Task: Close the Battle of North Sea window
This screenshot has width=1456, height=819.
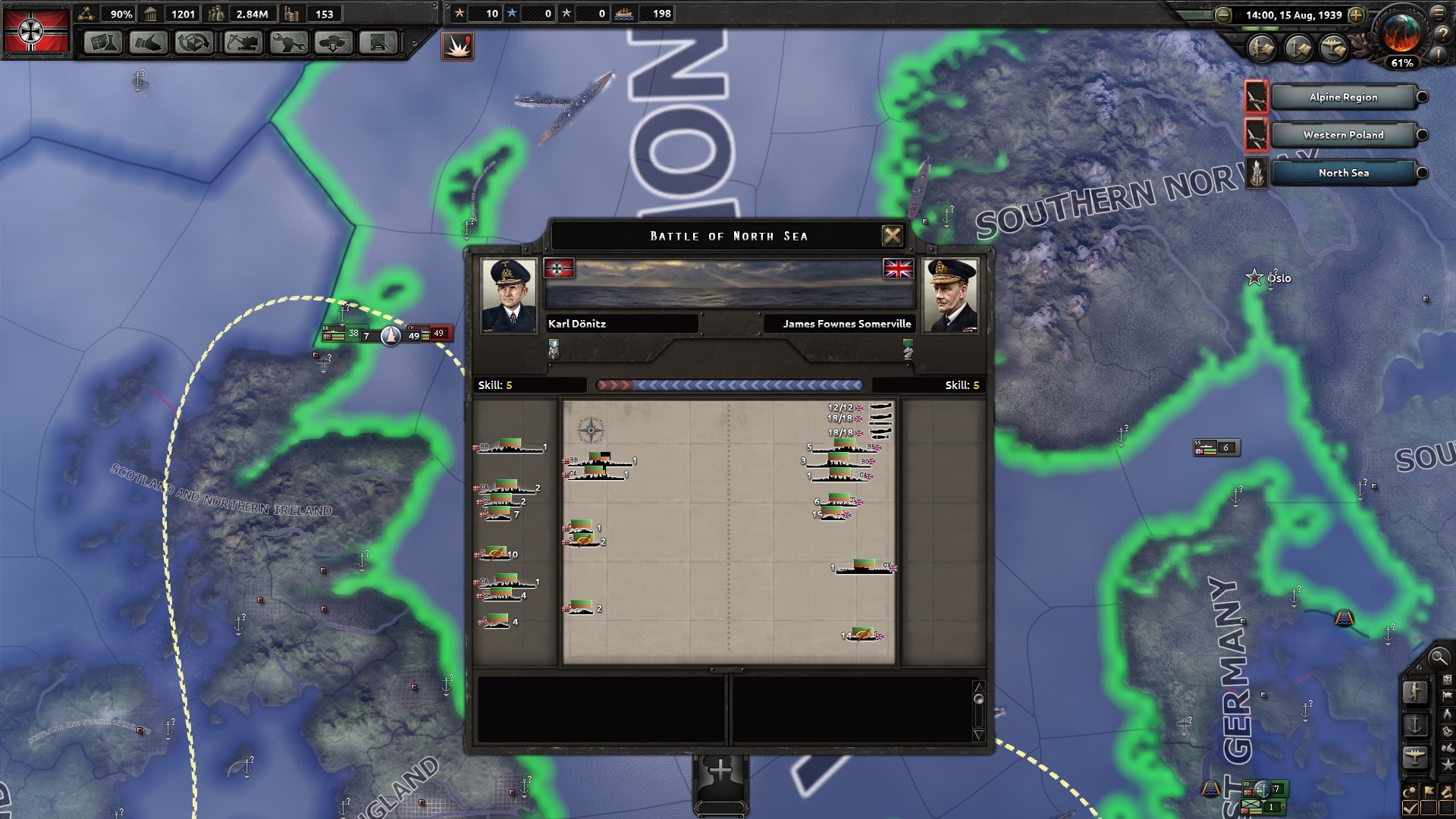Action: pyautogui.click(x=892, y=236)
